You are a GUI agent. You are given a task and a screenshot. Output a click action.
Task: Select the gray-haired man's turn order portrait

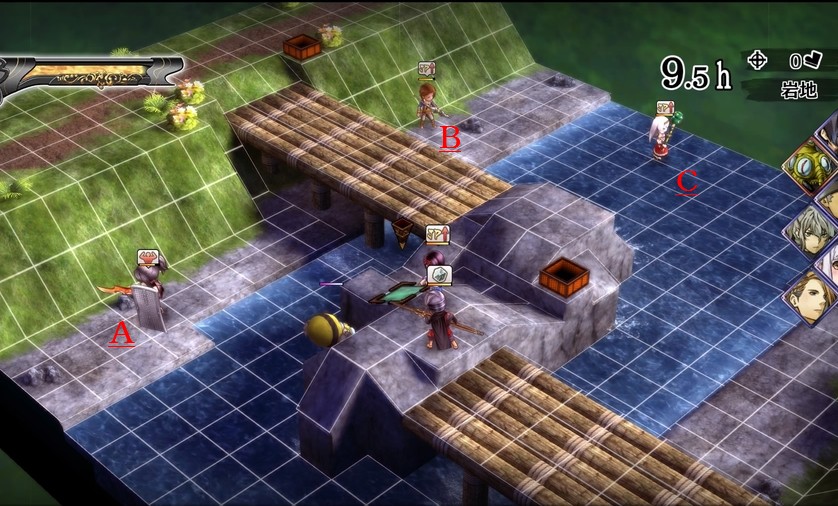811,228
